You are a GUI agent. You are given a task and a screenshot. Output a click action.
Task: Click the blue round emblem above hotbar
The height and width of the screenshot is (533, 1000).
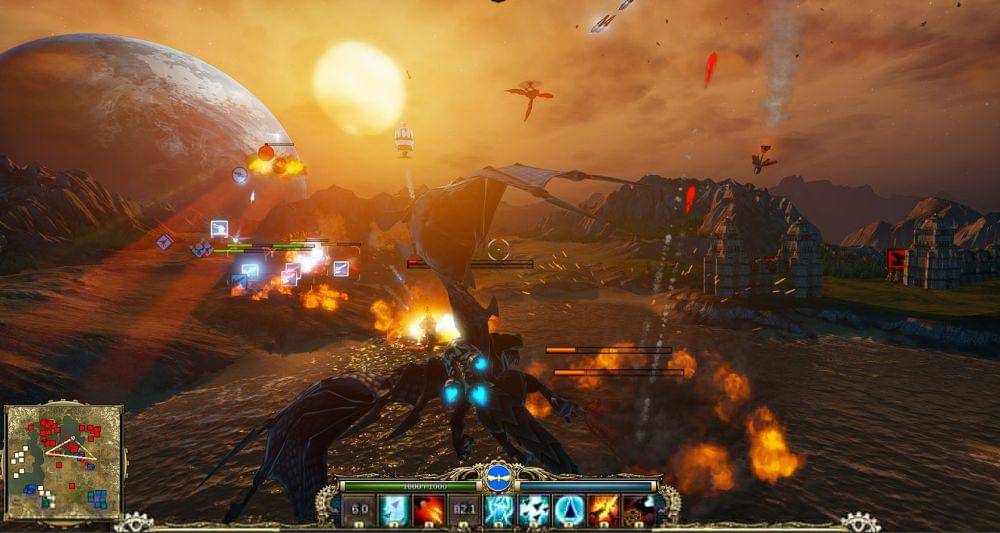498,476
